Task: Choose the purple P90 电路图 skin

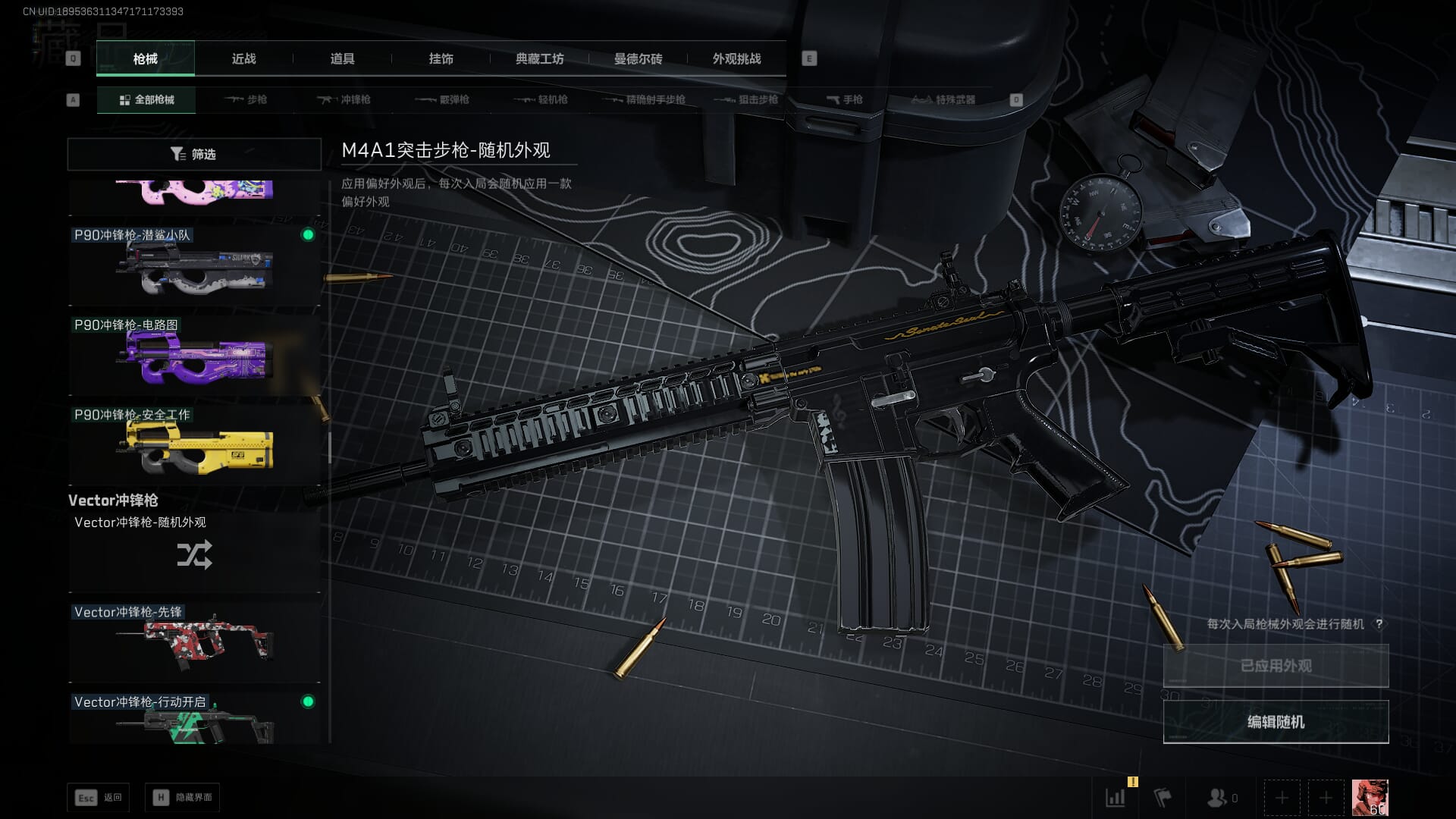Action: click(x=194, y=355)
